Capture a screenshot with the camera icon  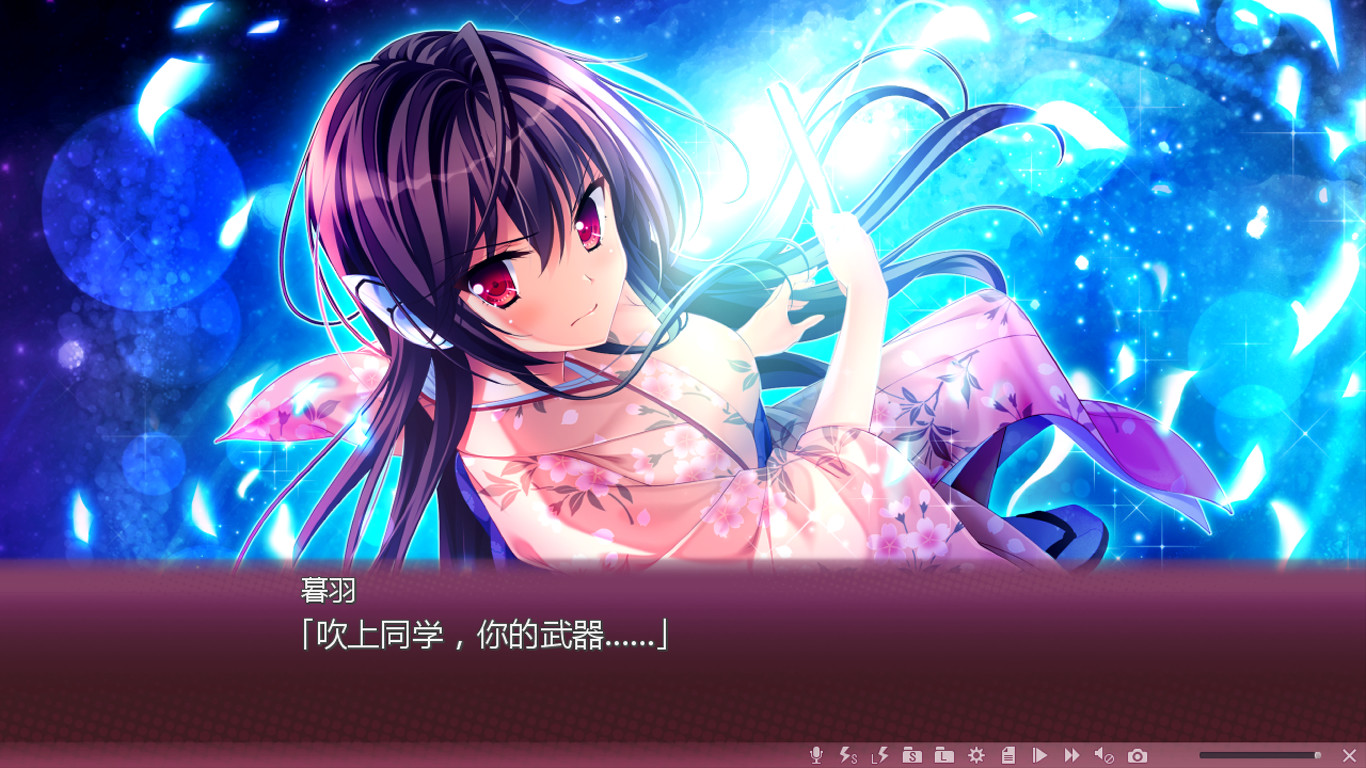pos(1136,755)
